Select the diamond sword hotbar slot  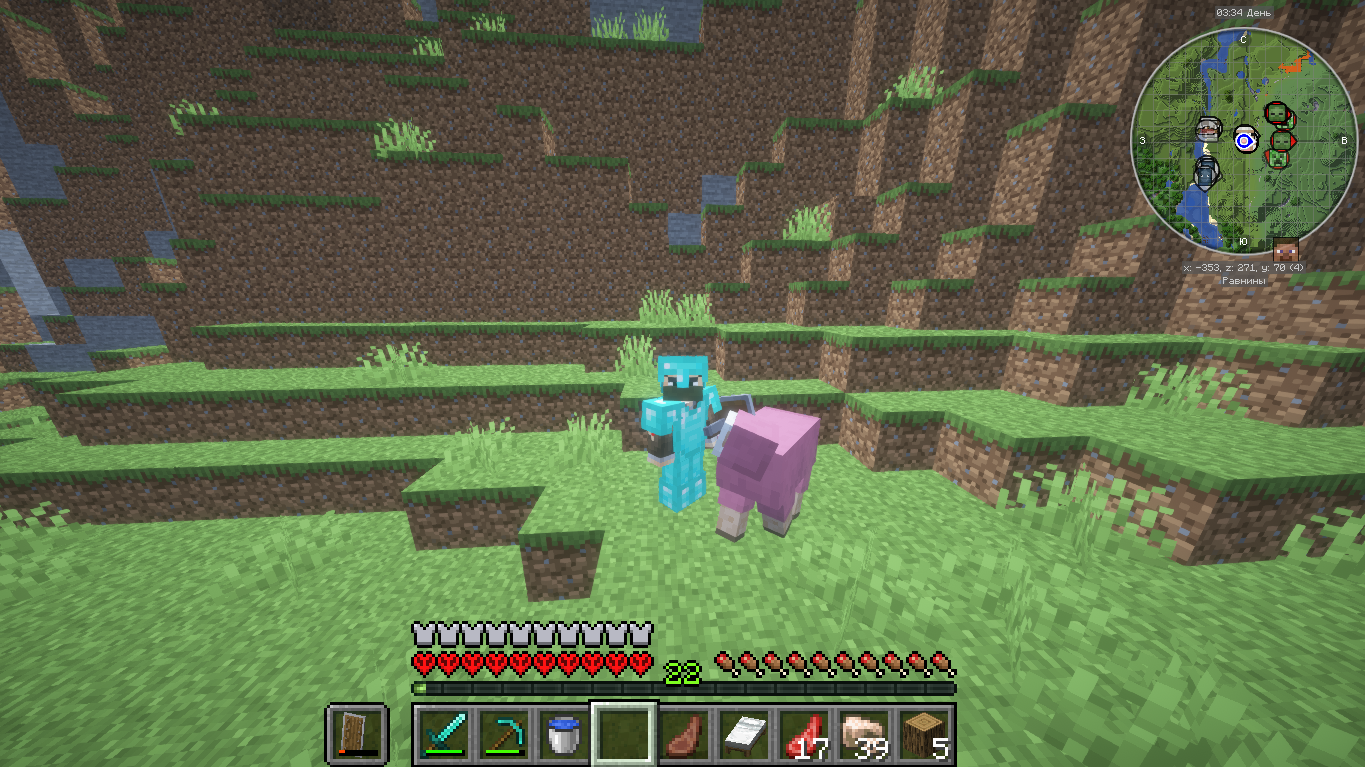point(441,734)
